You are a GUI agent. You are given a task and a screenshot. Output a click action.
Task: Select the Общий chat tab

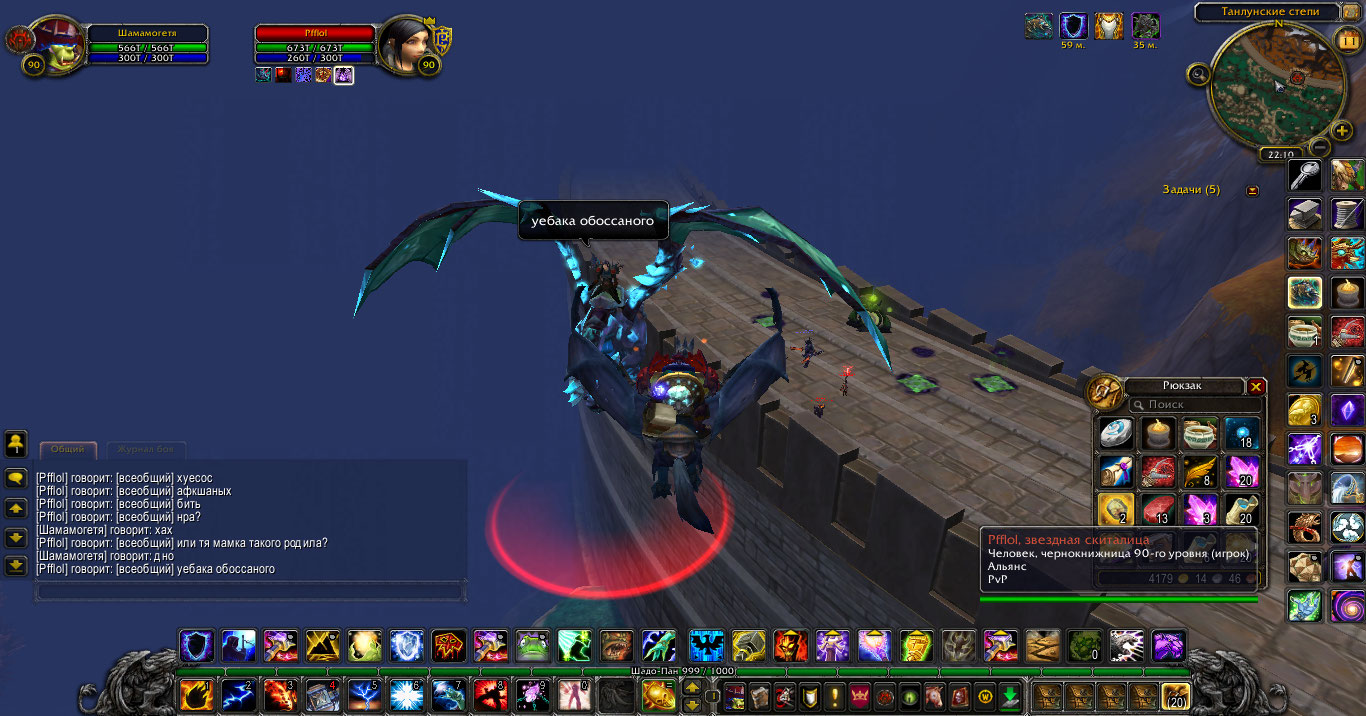[x=68, y=450]
